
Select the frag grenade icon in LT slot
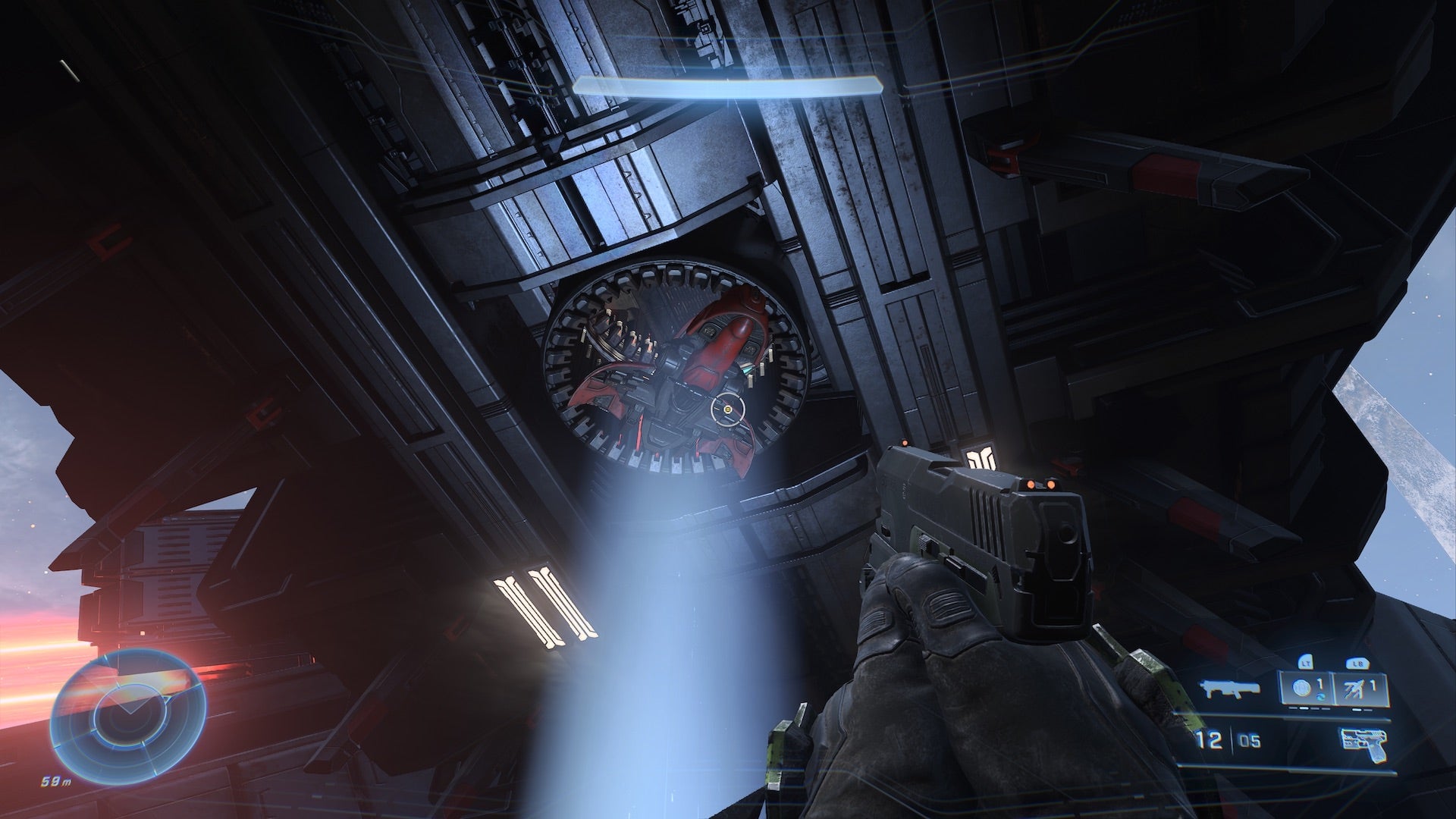point(1301,688)
